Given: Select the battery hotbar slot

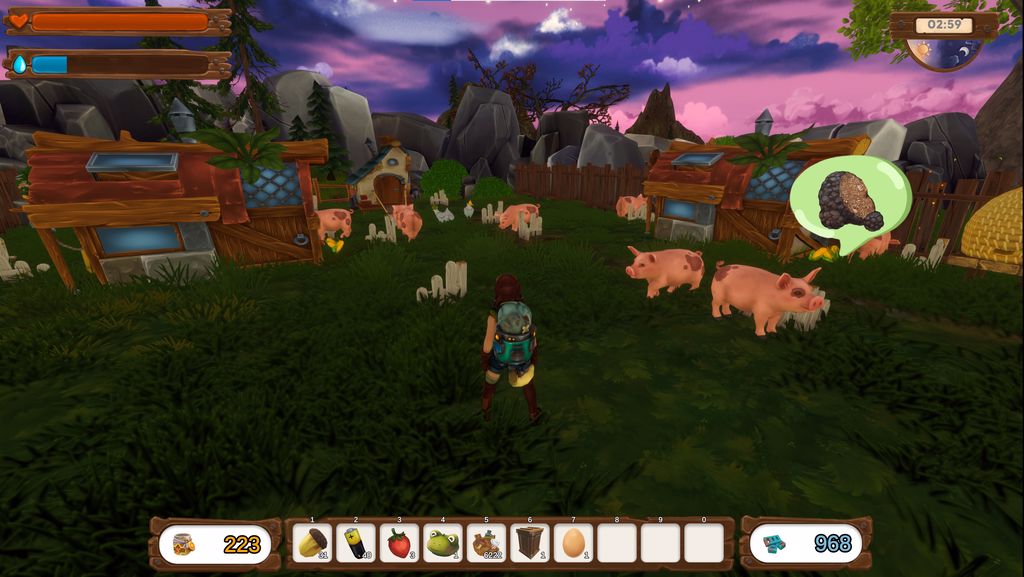Looking at the screenshot, I should pos(356,543).
